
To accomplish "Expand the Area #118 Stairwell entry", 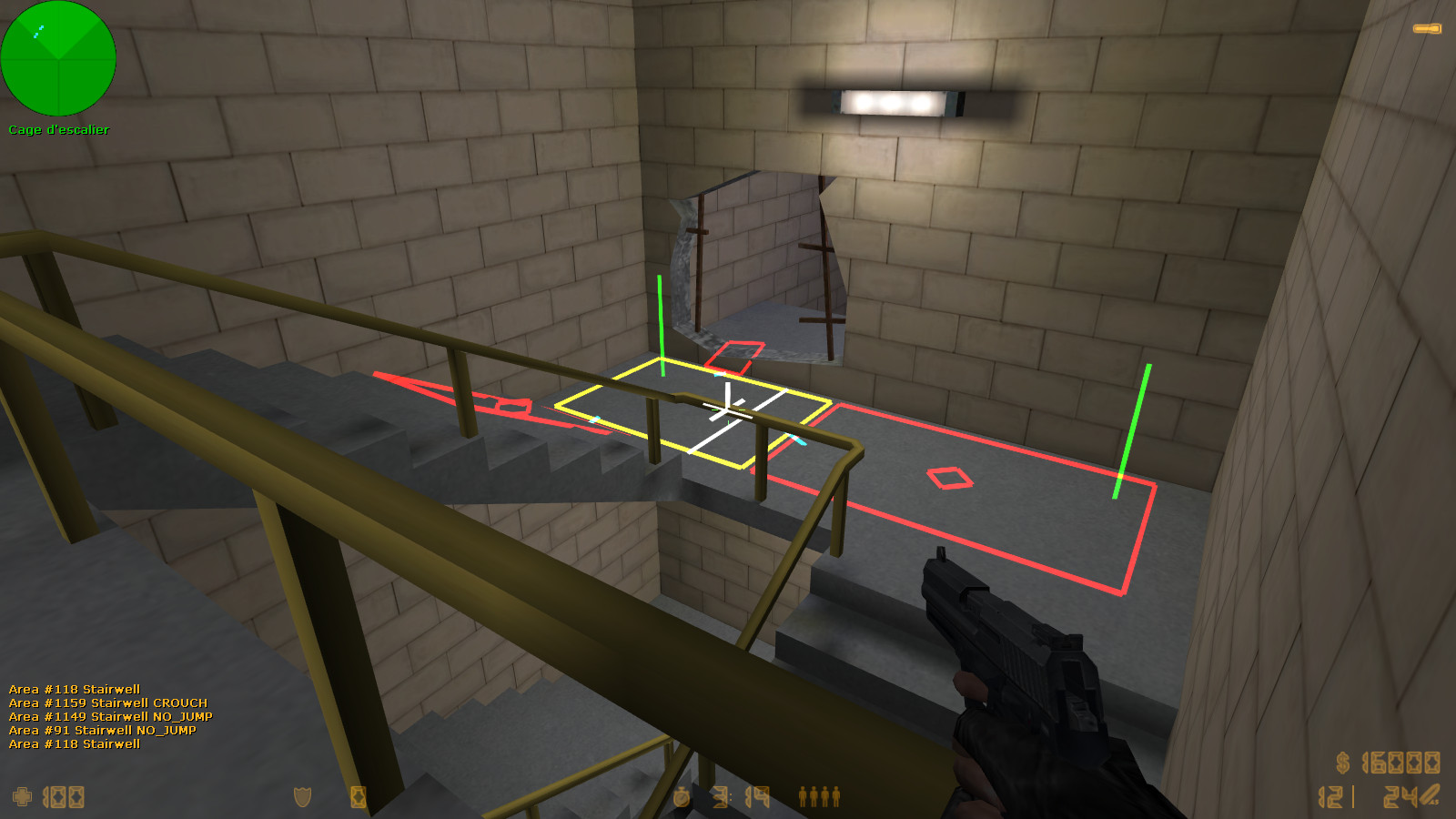I will tap(75, 690).
